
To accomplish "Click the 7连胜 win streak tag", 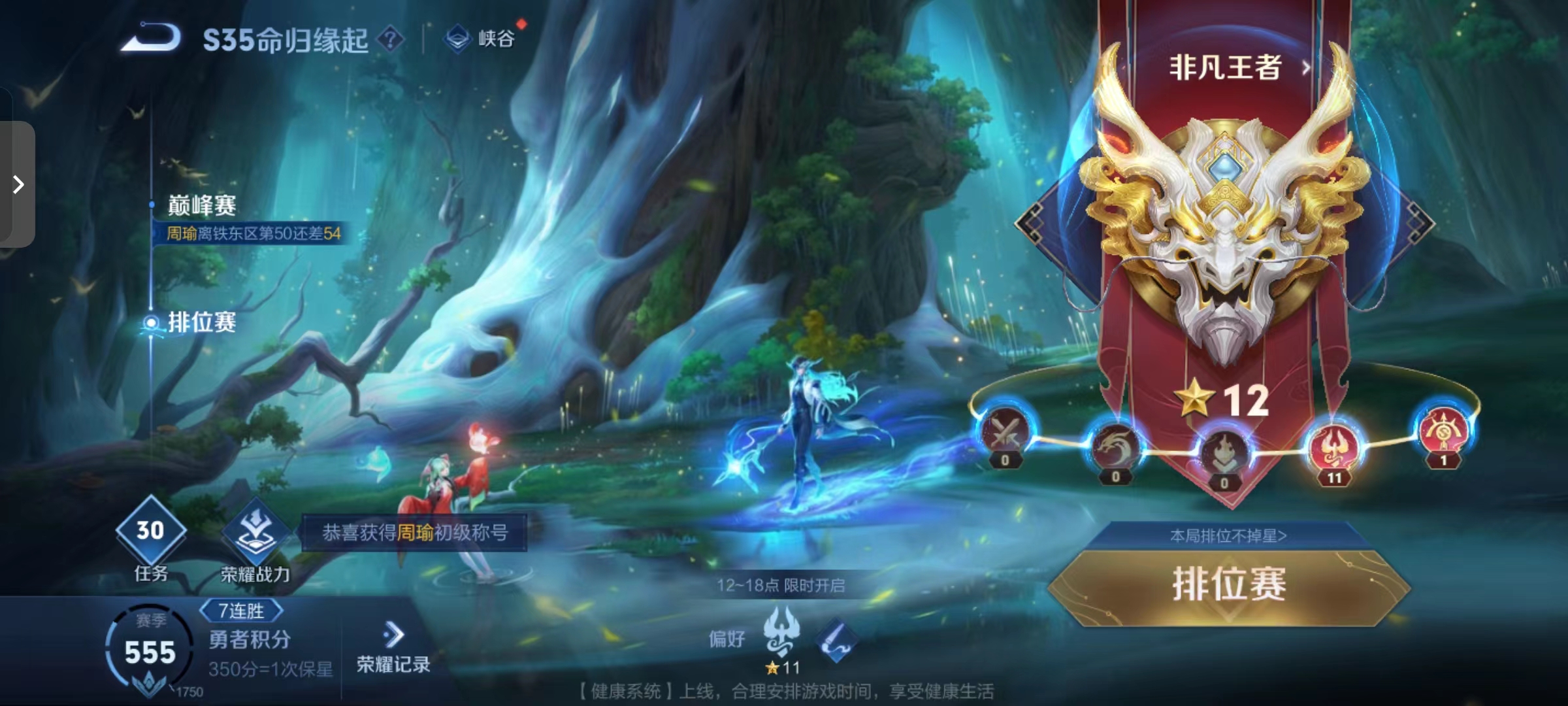I will click(x=241, y=611).
